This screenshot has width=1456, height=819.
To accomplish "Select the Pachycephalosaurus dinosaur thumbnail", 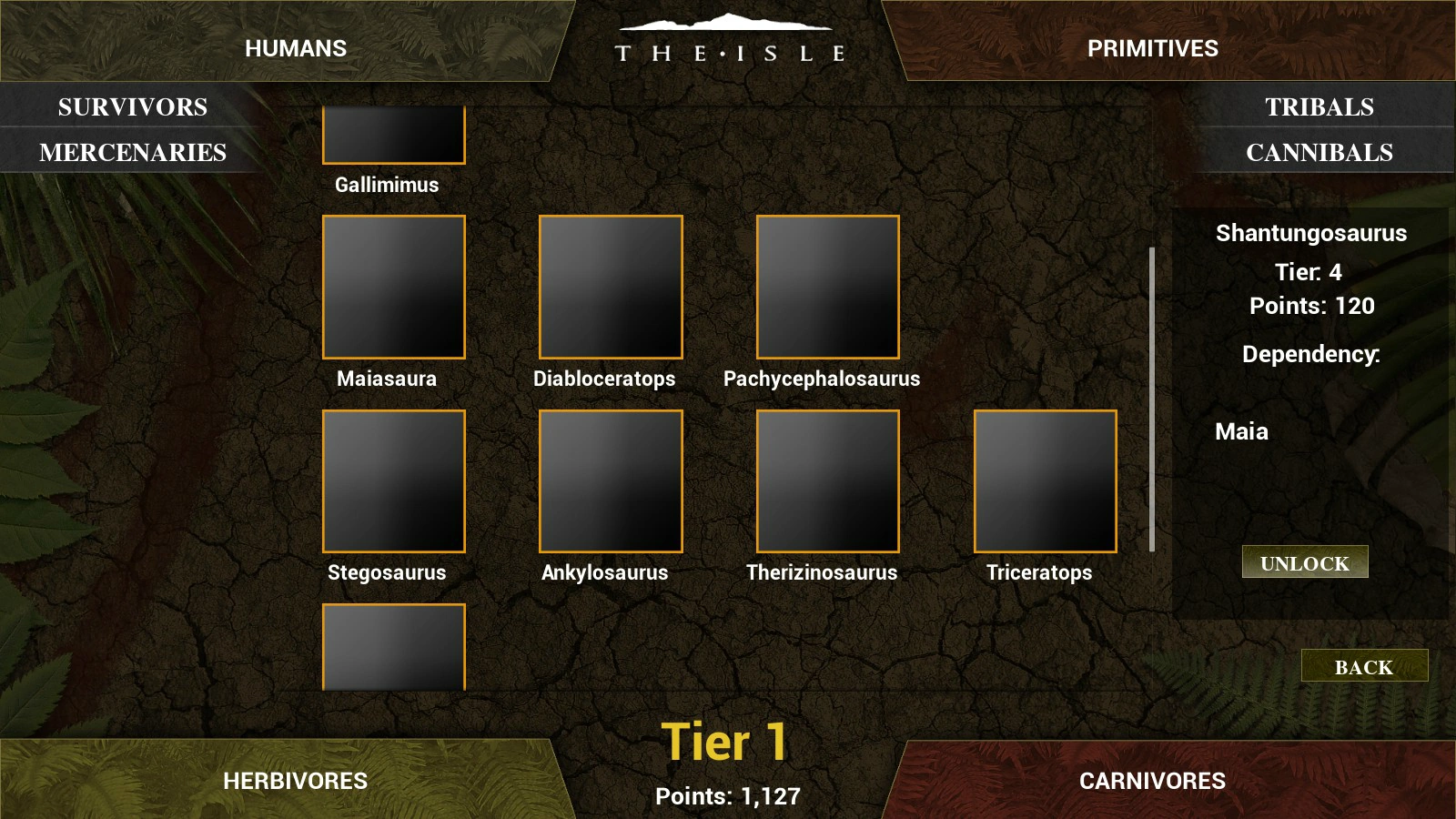I will tap(826, 287).
